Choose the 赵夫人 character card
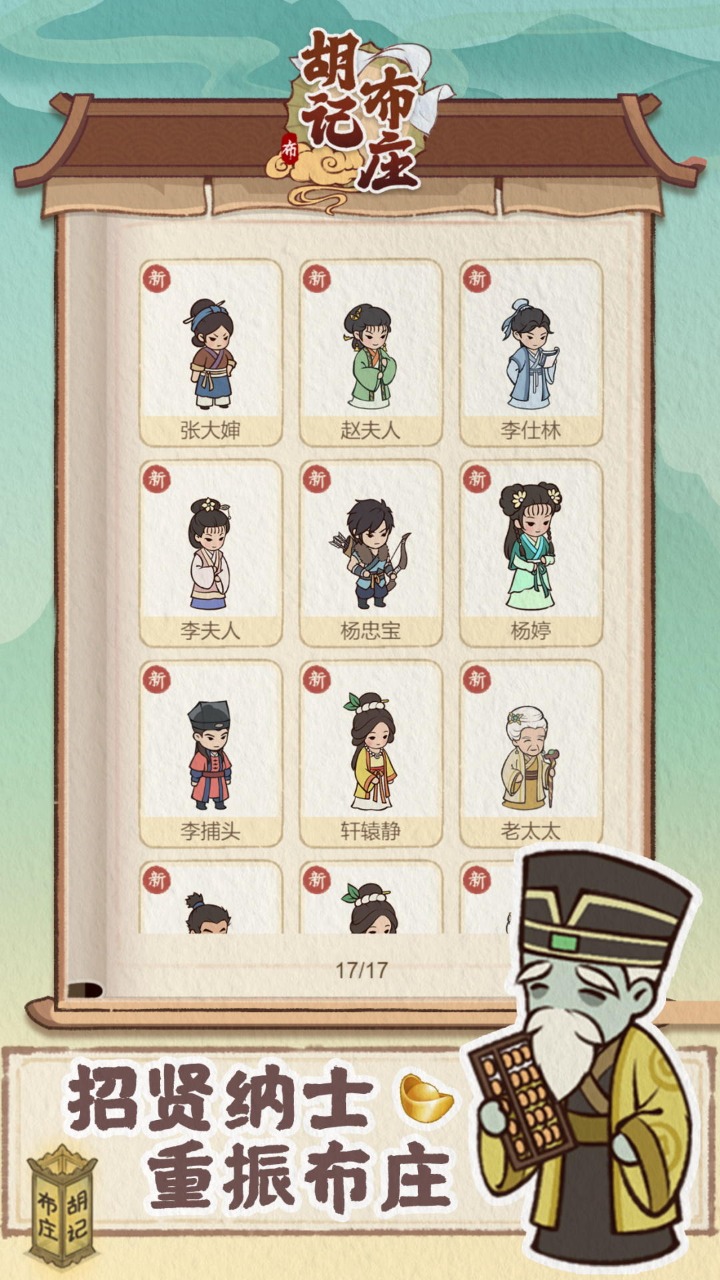 371,352
